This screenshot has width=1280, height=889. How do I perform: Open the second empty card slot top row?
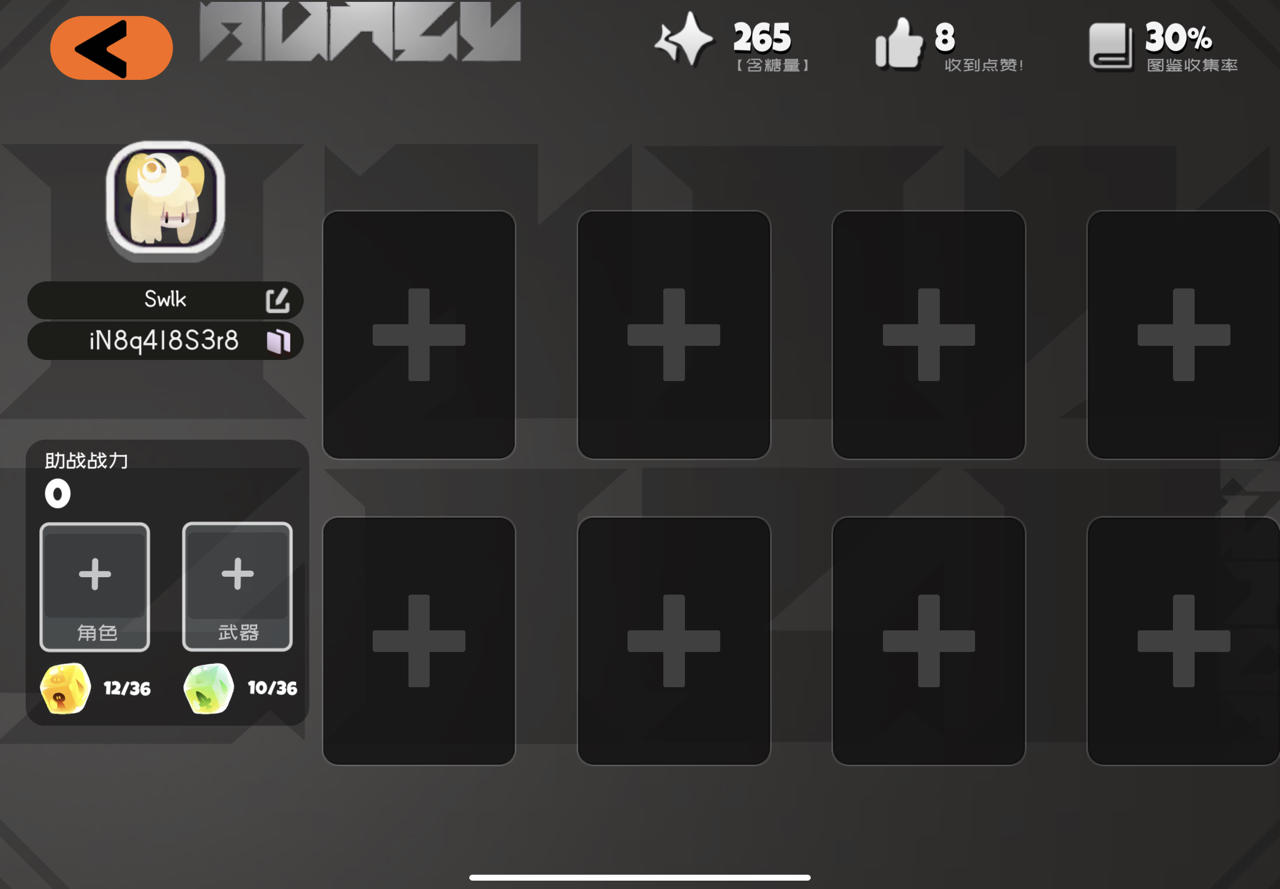[673, 335]
